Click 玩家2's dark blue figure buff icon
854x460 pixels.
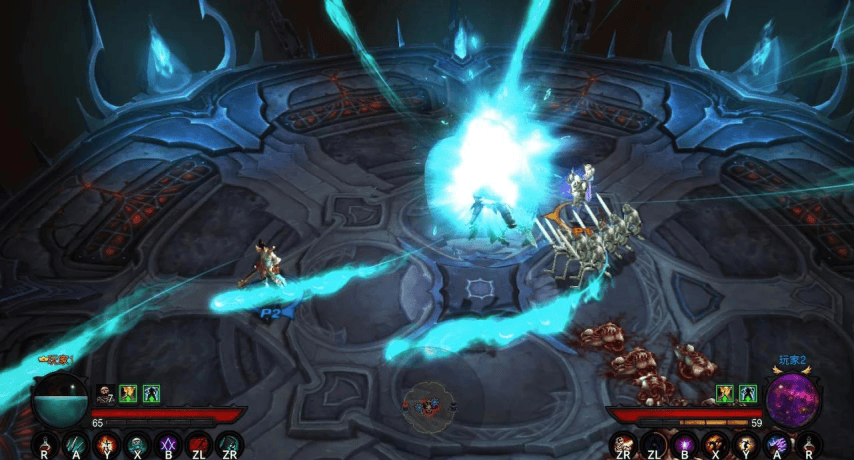coord(747,393)
